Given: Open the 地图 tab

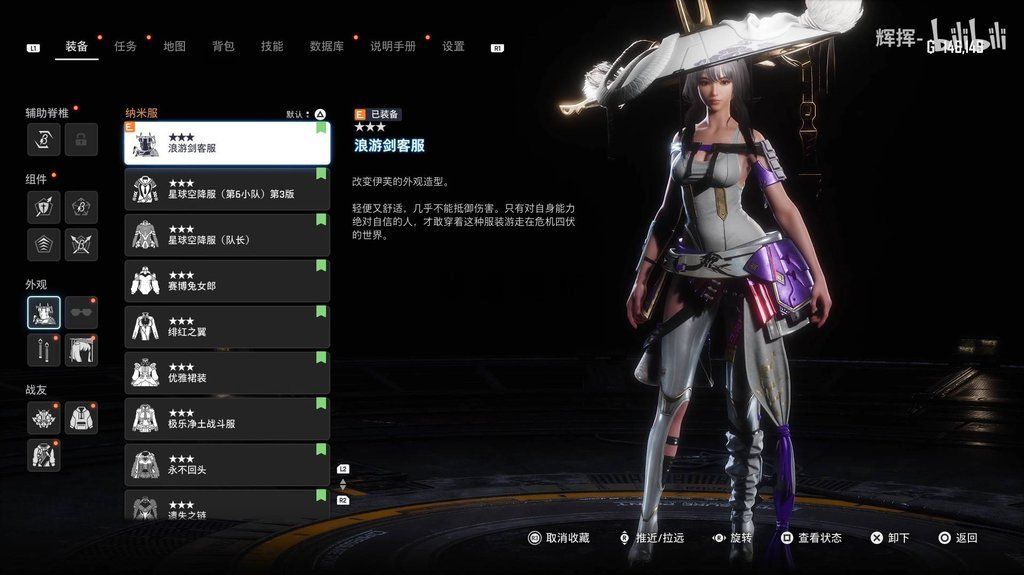Looking at the screenshot, I should pos(174,46).
